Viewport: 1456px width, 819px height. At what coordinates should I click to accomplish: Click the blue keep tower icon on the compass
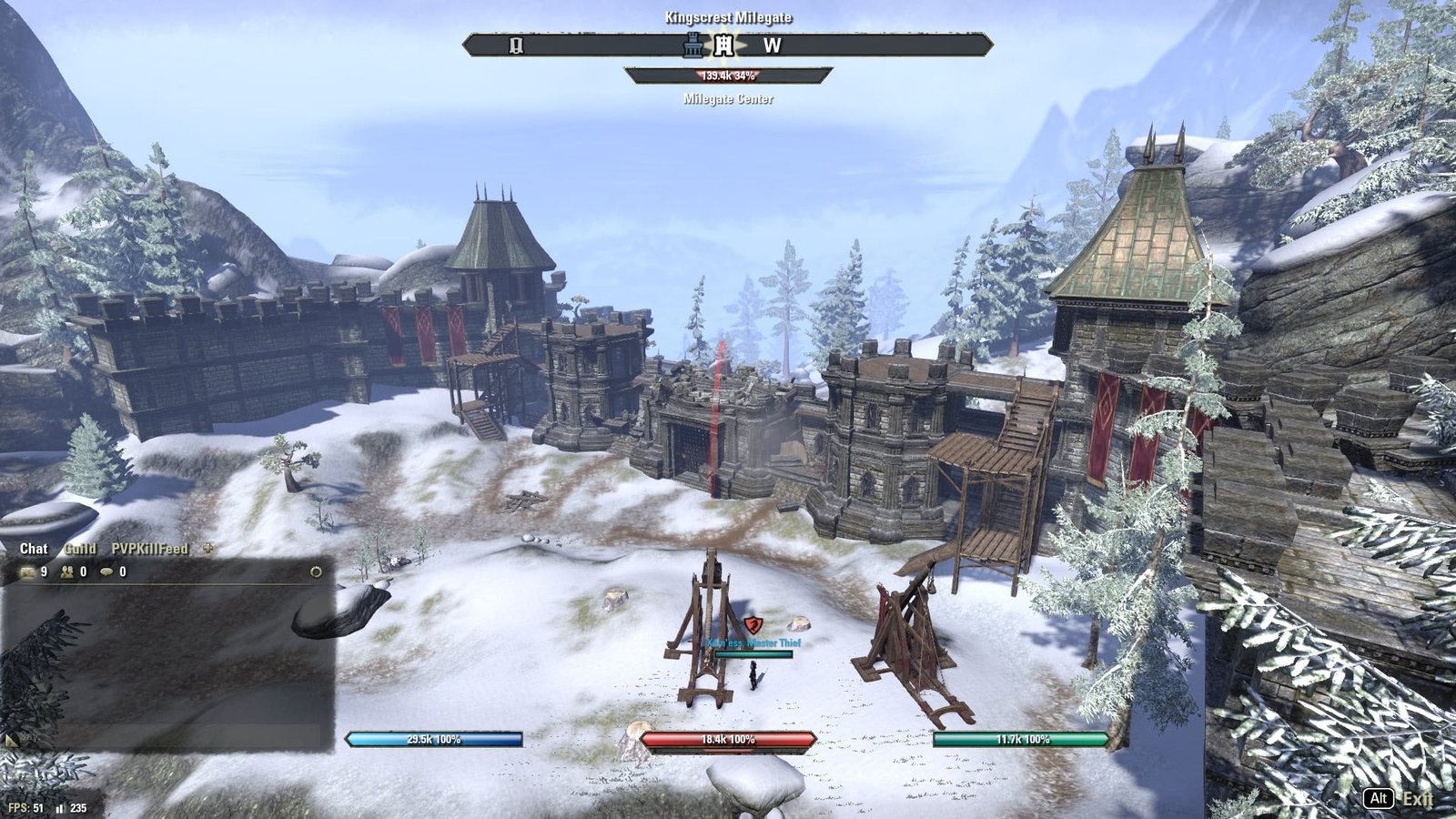pos(694,45)
